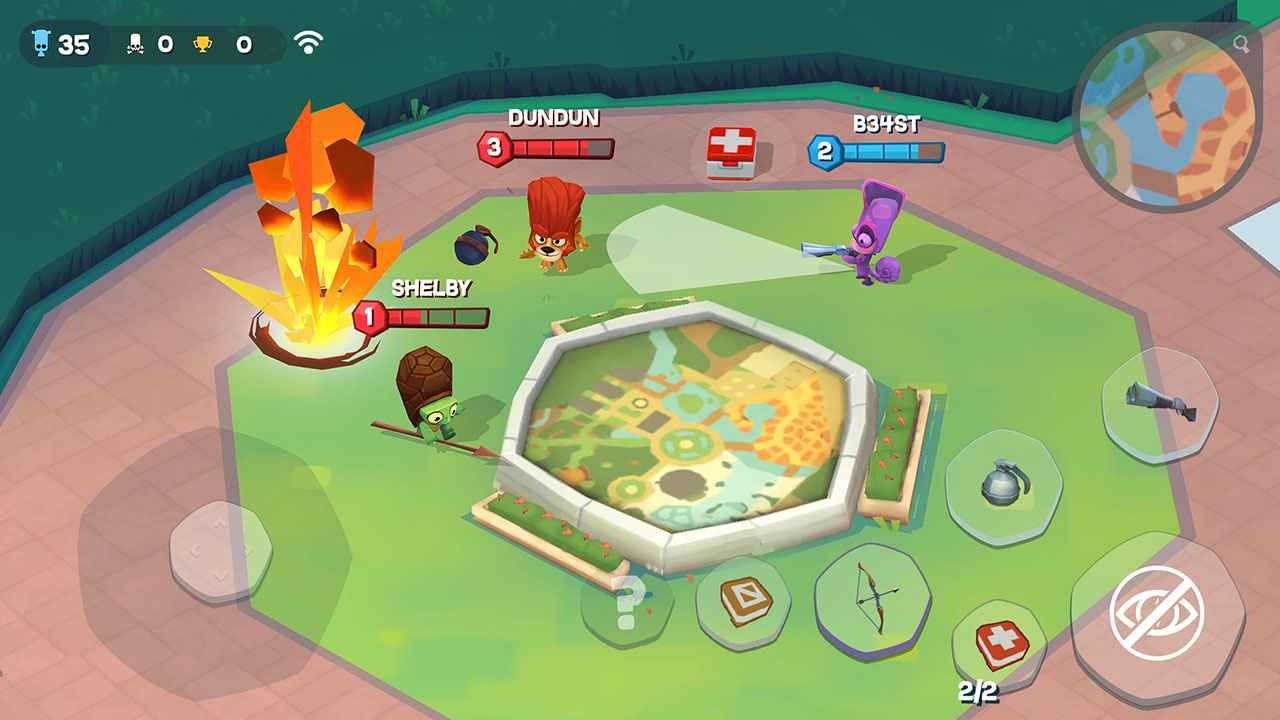Tap the minimap magnifier zoom icon
The height and width of the screenshot is (720, 1280).
click(x=1241, y=44)
